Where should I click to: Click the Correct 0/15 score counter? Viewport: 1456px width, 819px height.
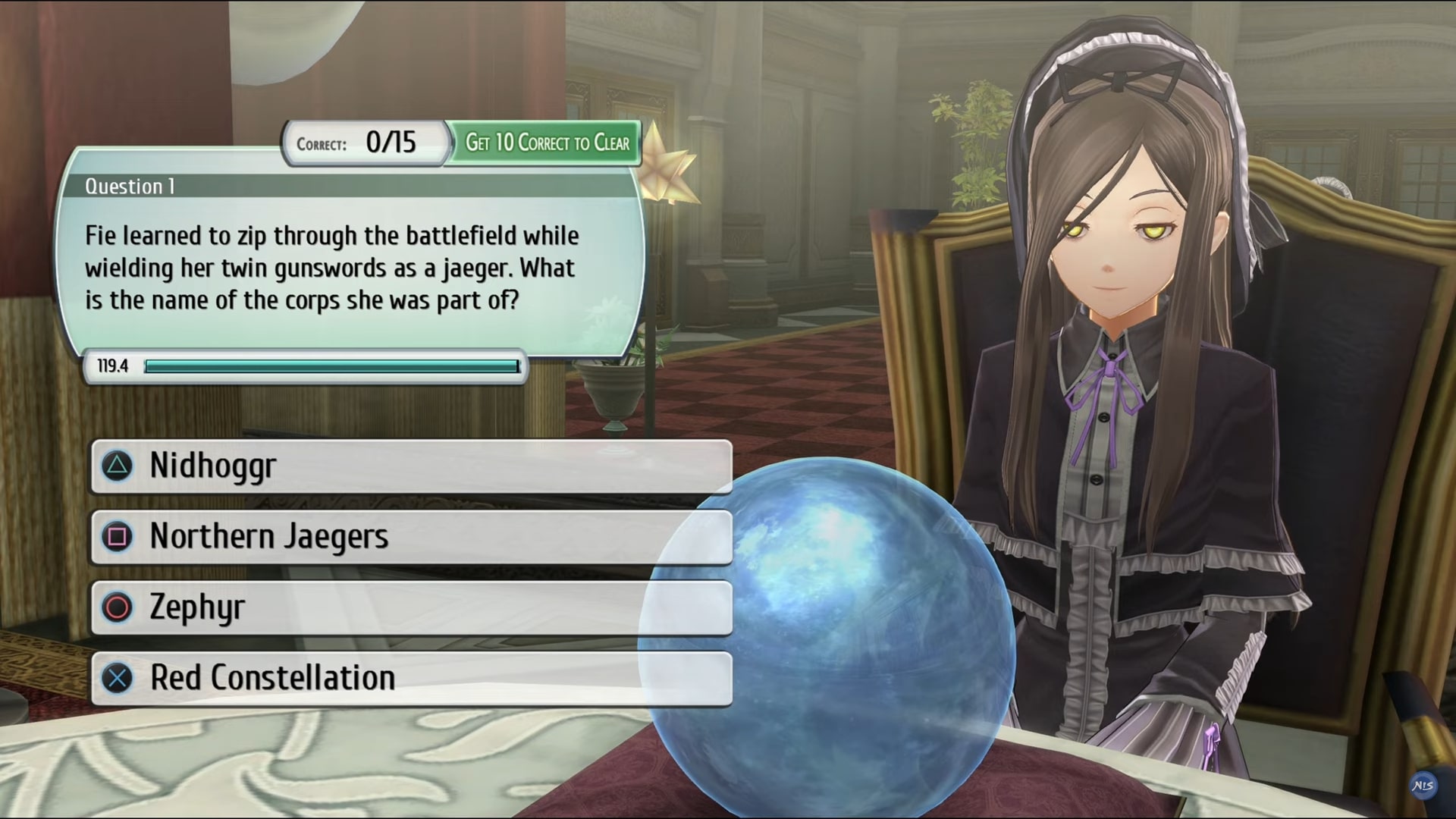(x=365, y=143)
